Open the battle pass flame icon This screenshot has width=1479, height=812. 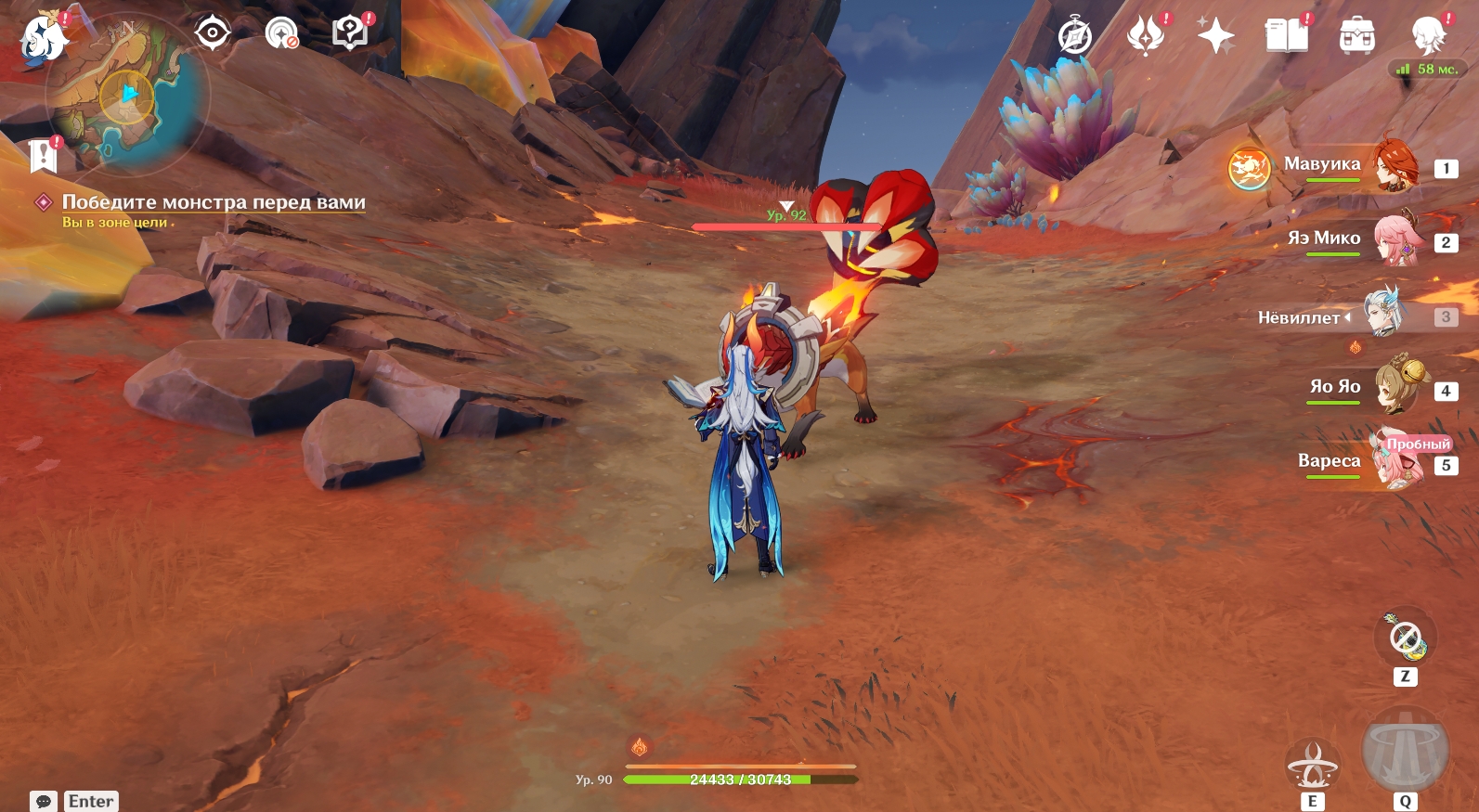coord(1146,37)
